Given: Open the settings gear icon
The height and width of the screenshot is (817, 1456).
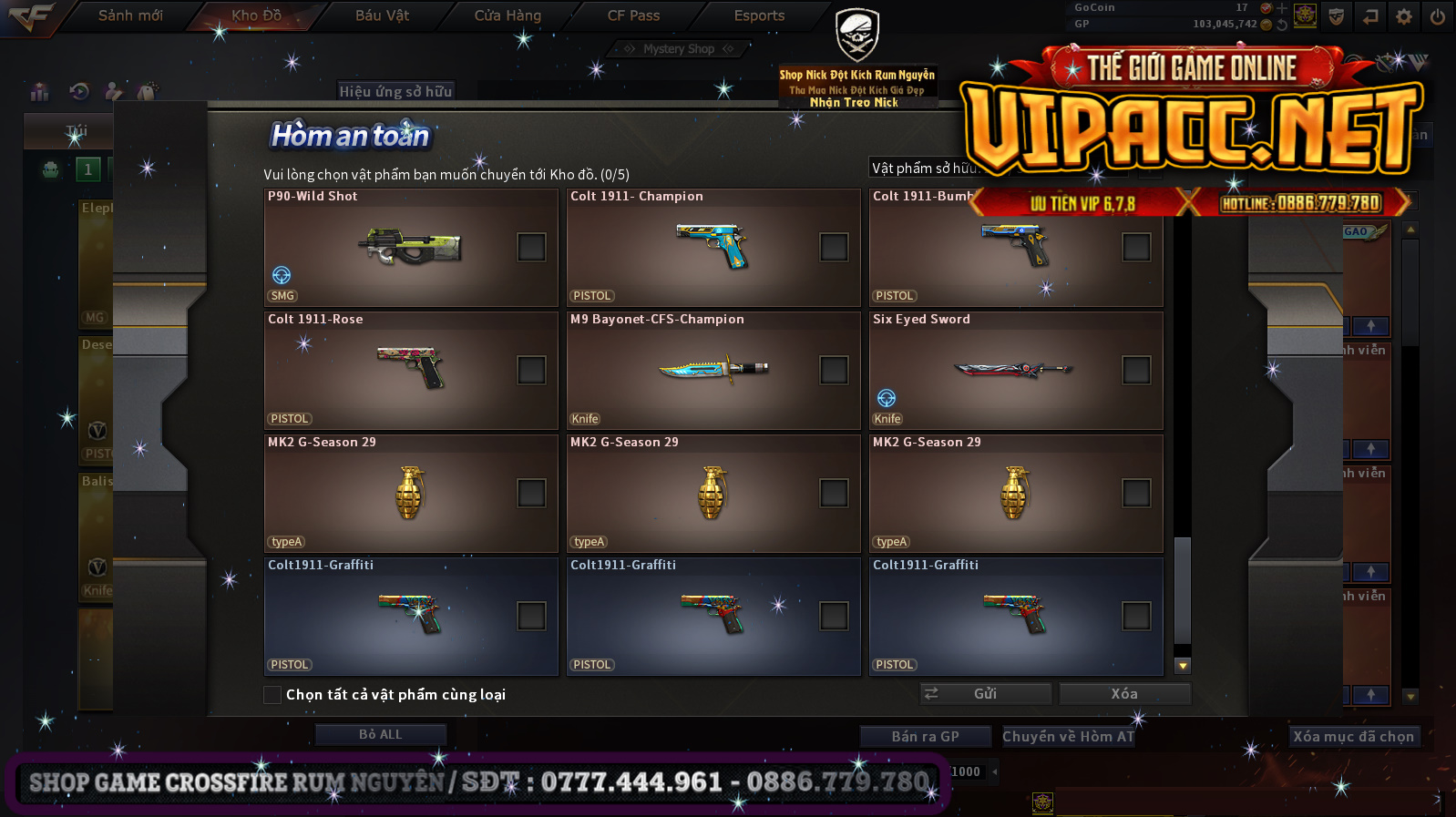Looking at the screenshot, I should [x=1404, y=16].
